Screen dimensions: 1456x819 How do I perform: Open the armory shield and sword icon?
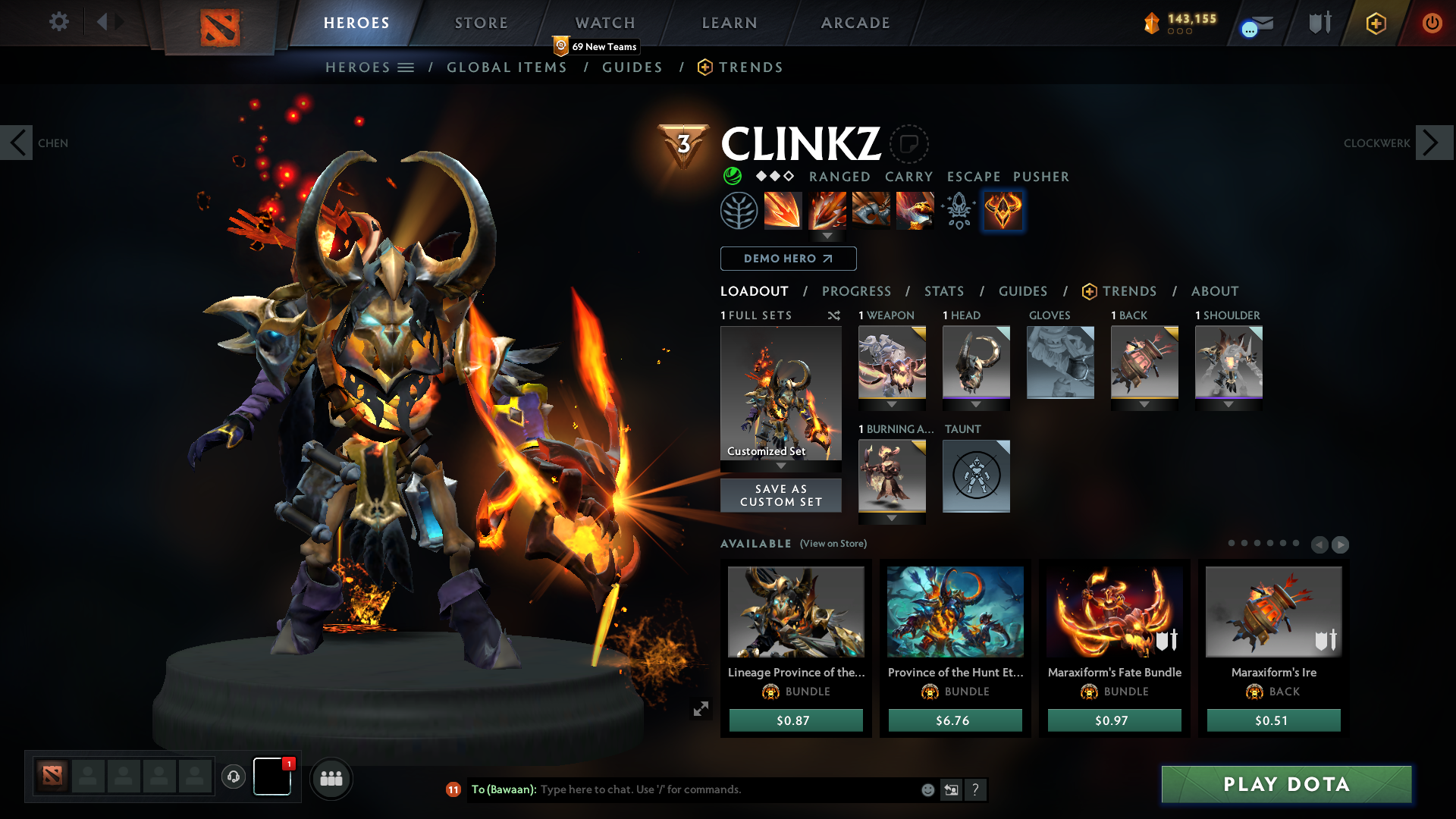coord(1319,23)
